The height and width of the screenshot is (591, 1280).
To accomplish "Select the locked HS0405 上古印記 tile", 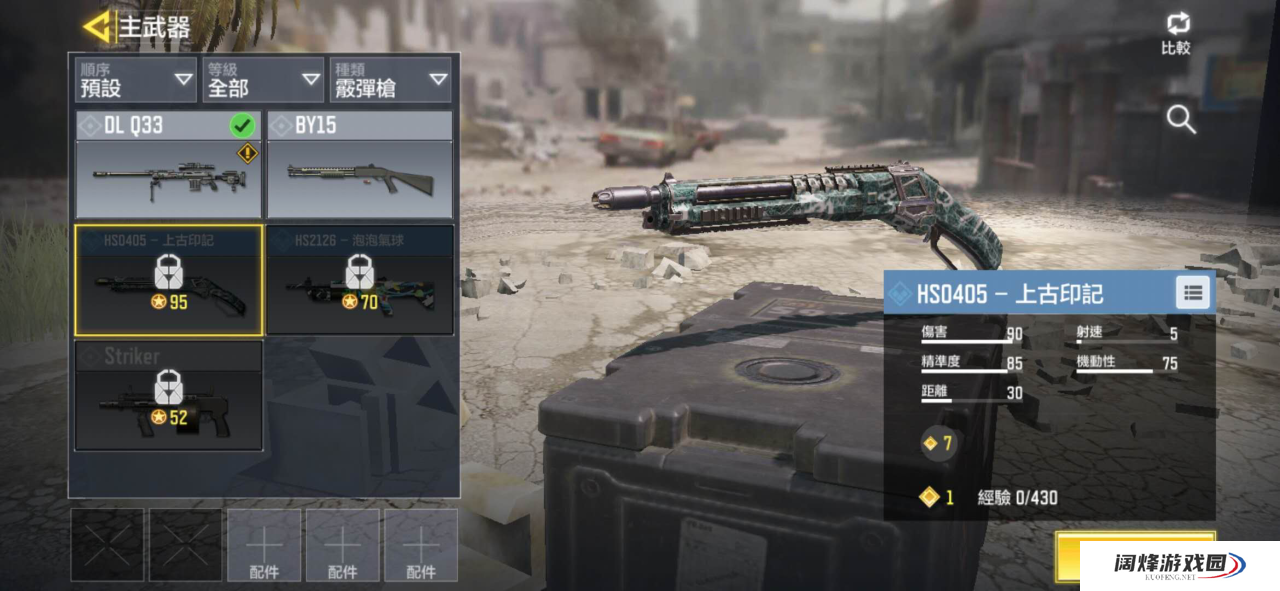I will coord(168,280).
